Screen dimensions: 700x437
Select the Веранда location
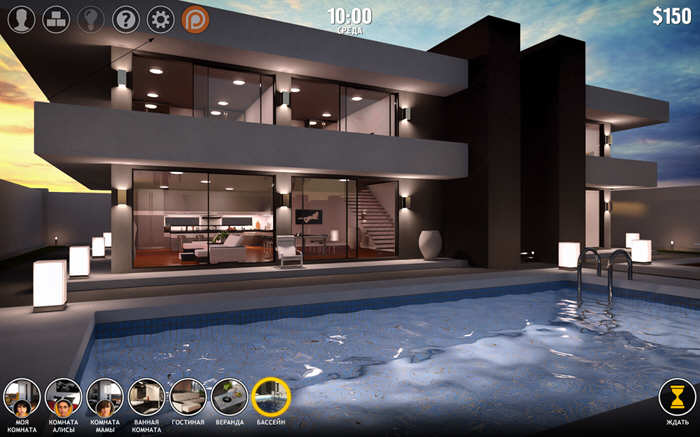click(229, 397)
